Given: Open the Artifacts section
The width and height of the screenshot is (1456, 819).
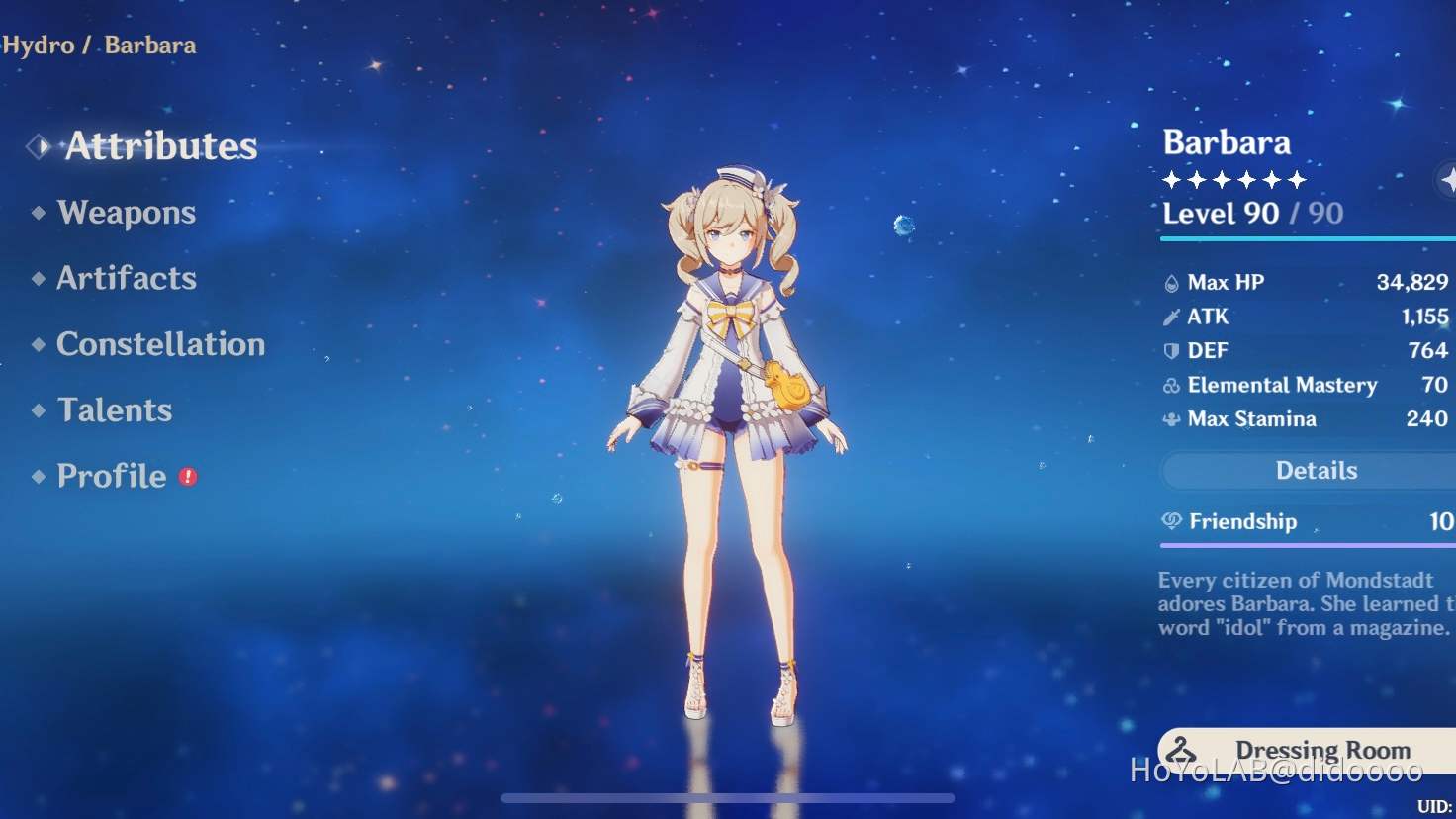Looking at the screenshot, I should coord(127,279).
